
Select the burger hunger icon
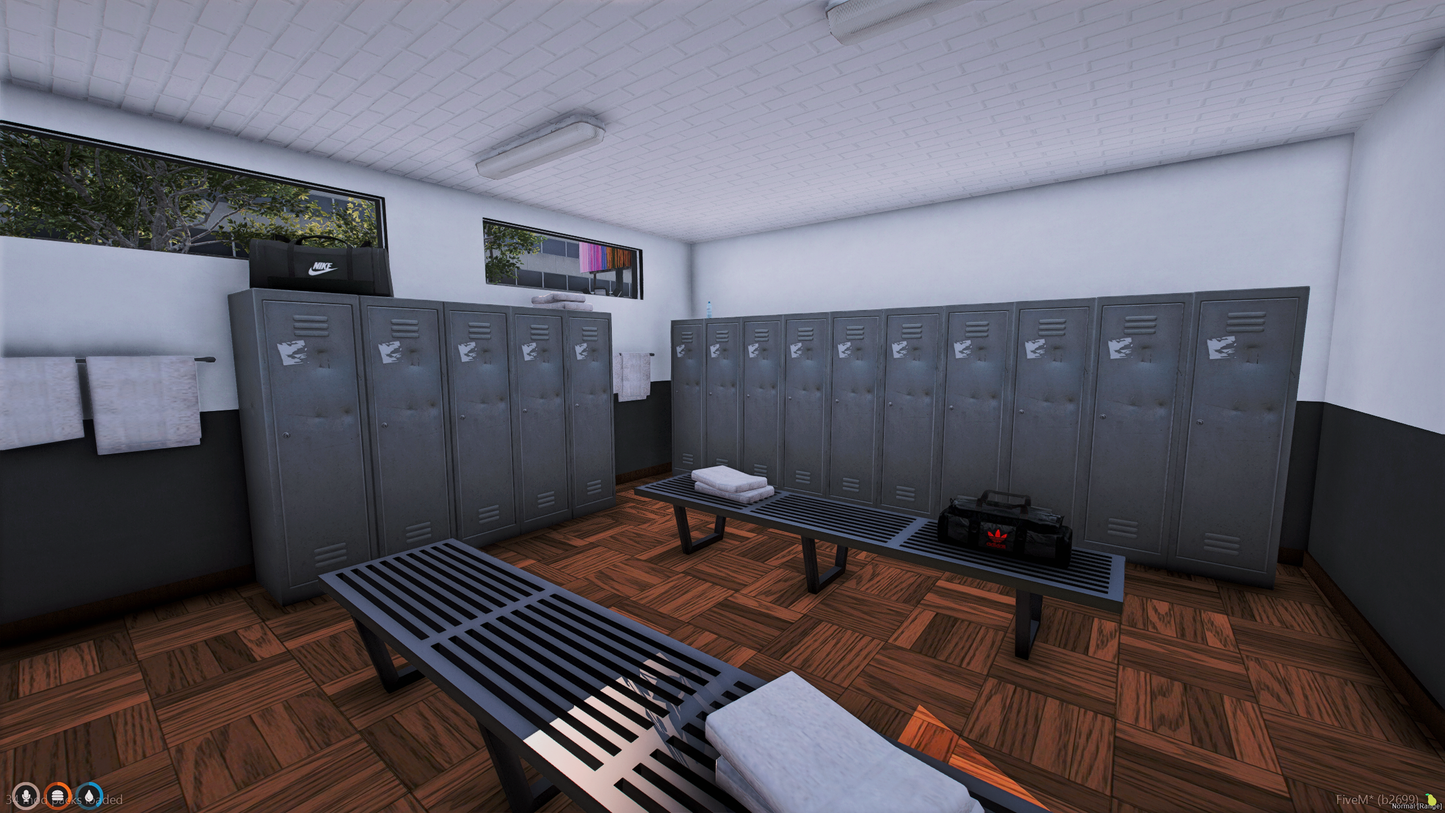pos(58,796)
